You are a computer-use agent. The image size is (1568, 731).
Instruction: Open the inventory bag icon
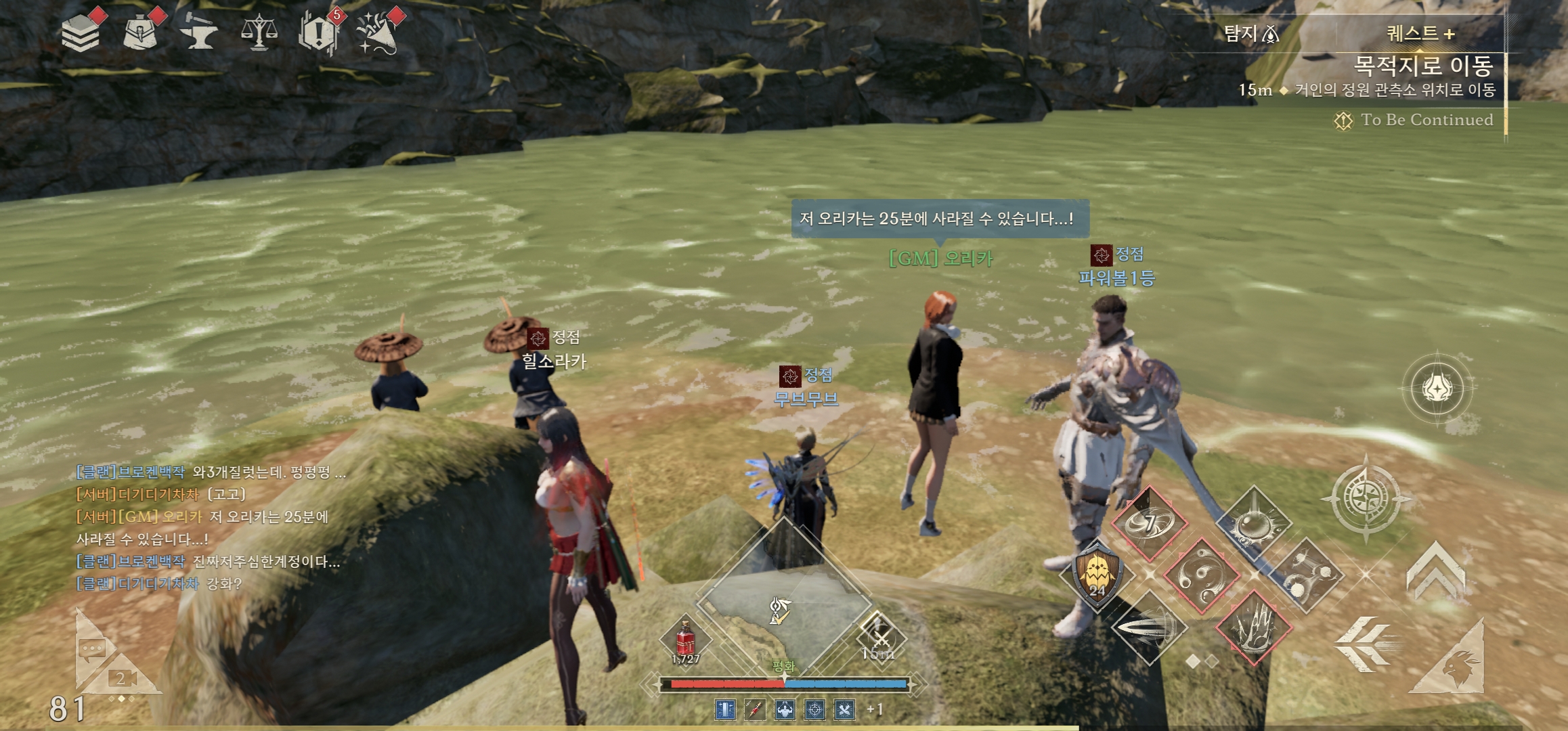pos(141,32)
